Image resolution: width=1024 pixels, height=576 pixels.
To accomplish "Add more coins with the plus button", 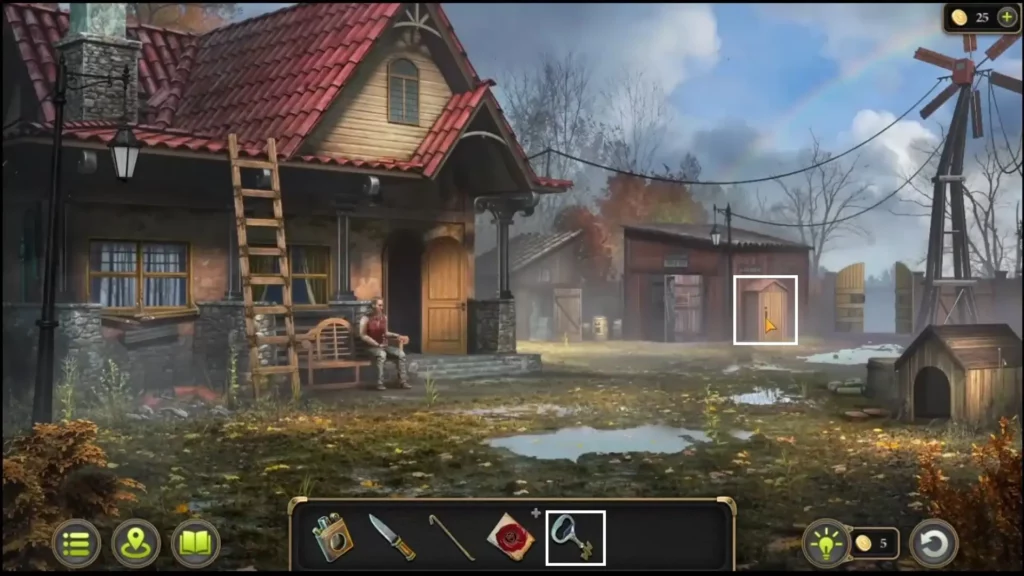I will [1006, 17].
